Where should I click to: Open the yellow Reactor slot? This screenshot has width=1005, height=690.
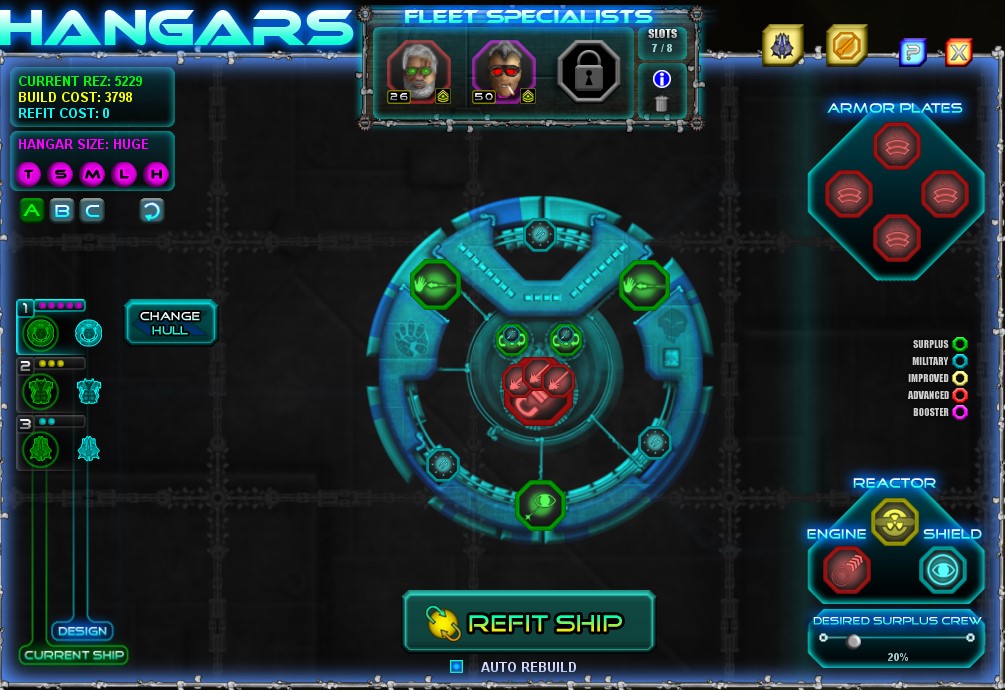[893, 520]
